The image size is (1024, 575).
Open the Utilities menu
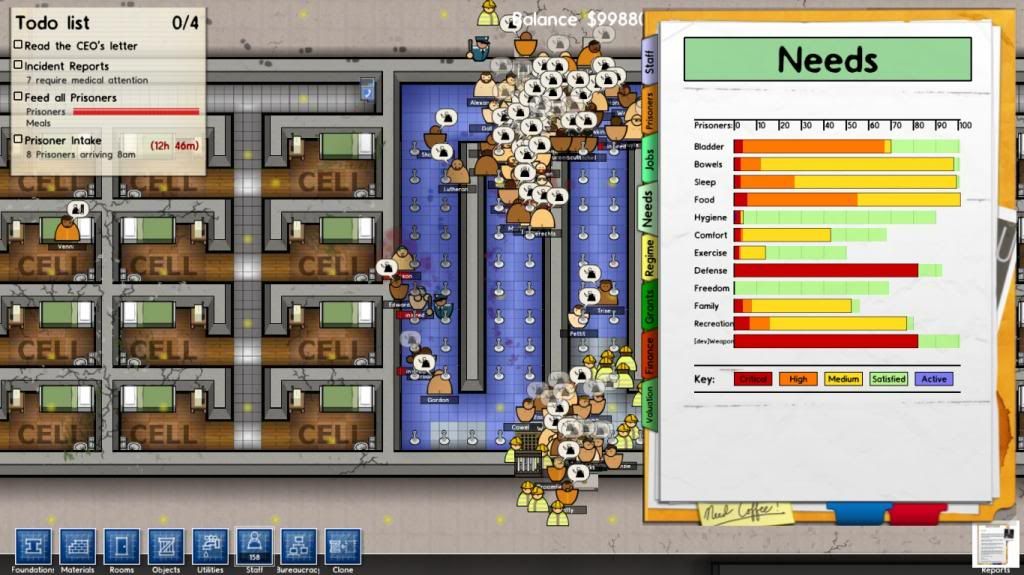click(210, 546)
